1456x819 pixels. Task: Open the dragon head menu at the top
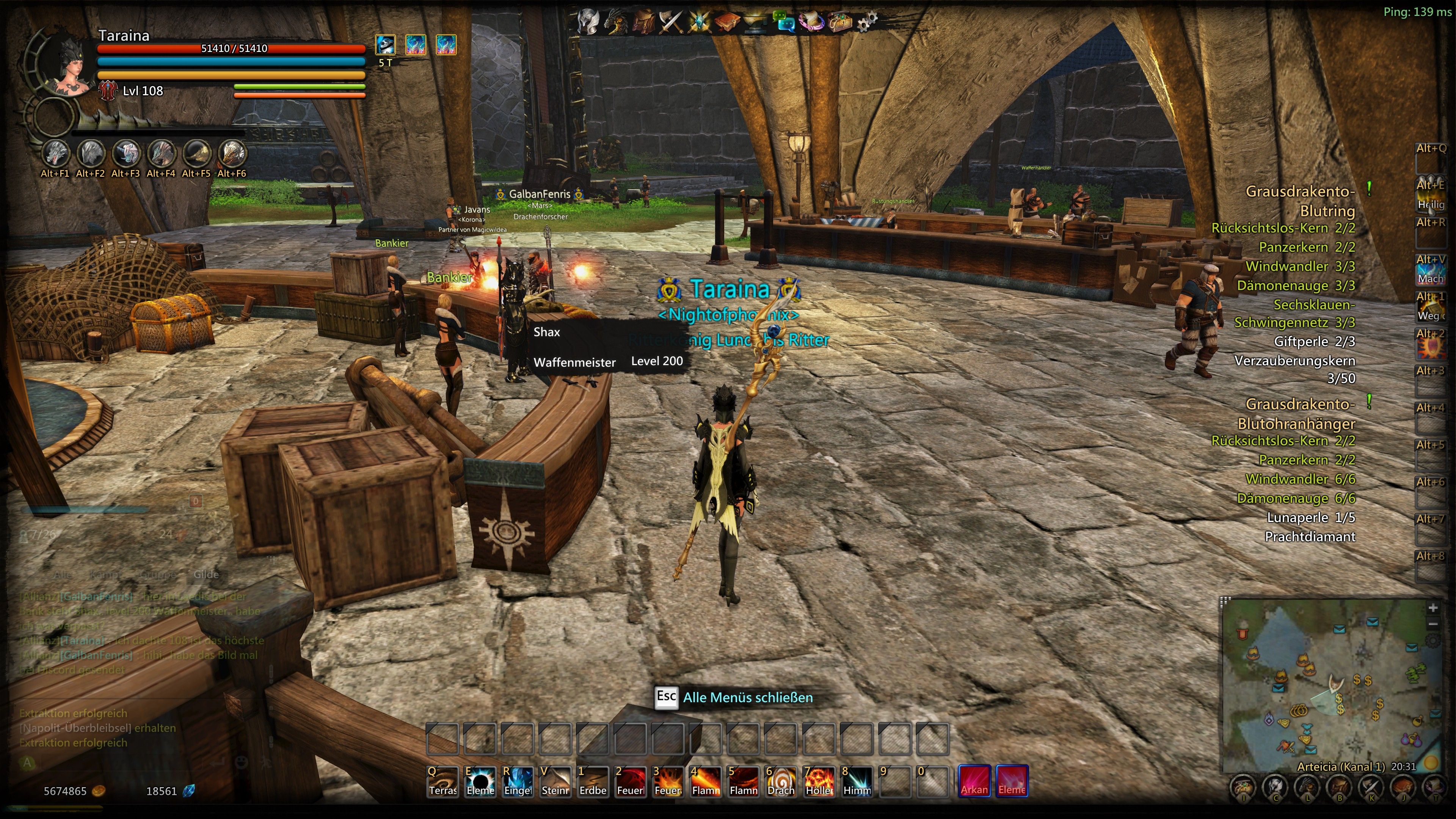click(x=615, y=22)
